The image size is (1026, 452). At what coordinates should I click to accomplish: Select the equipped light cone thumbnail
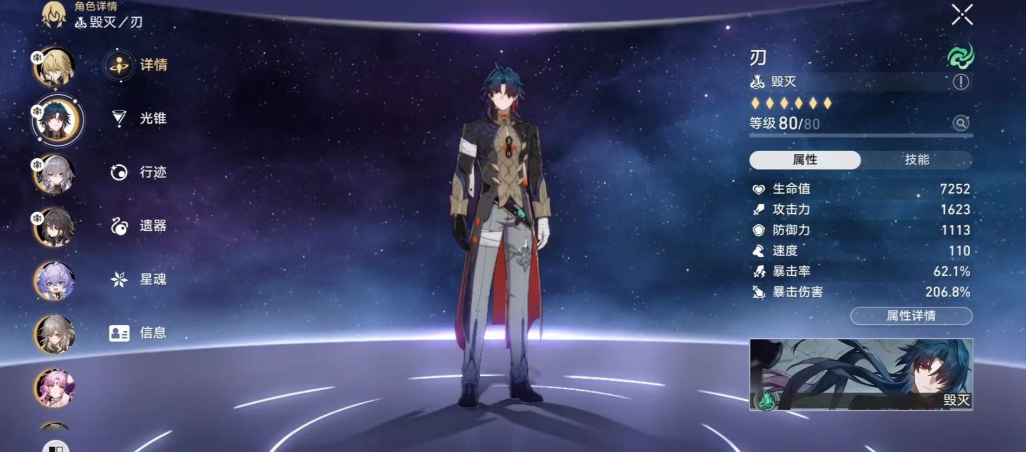pyautogui.click(x=861, y=375)
